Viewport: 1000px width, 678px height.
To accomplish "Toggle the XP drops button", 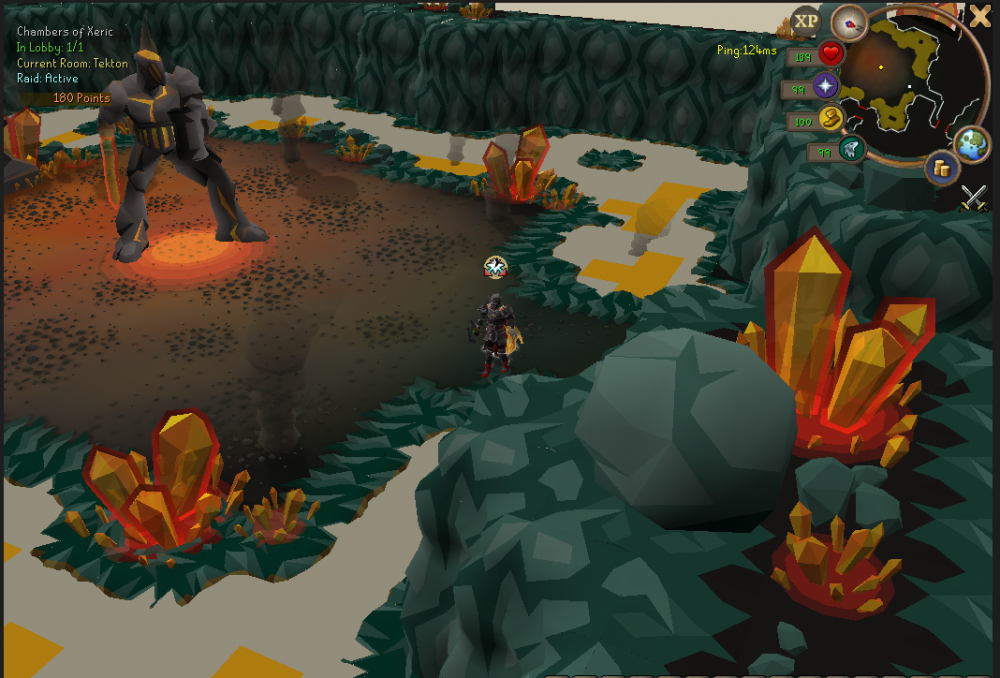I will tap(805, 21).
